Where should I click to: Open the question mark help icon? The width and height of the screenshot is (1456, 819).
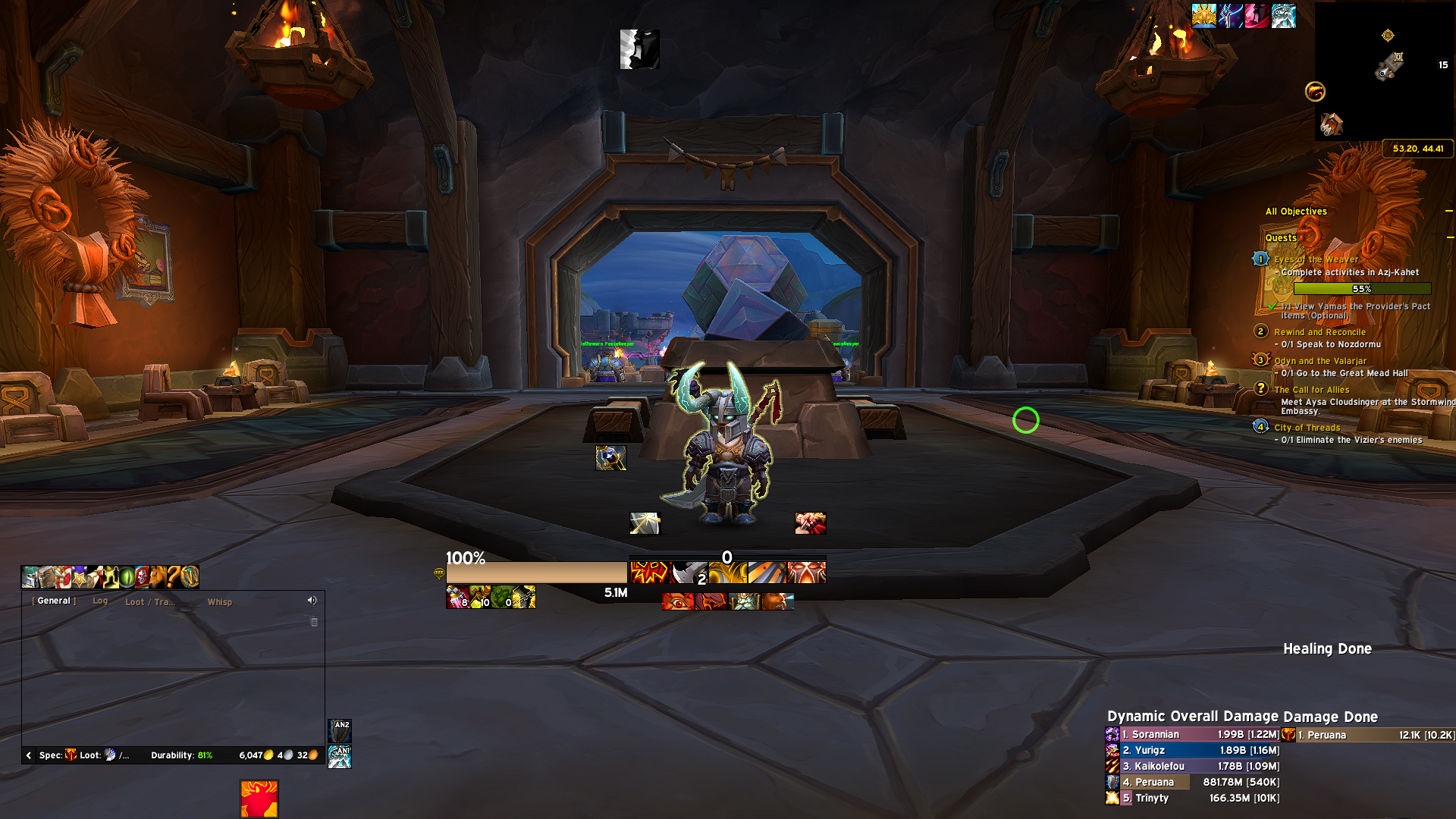[x=174, y=577]
